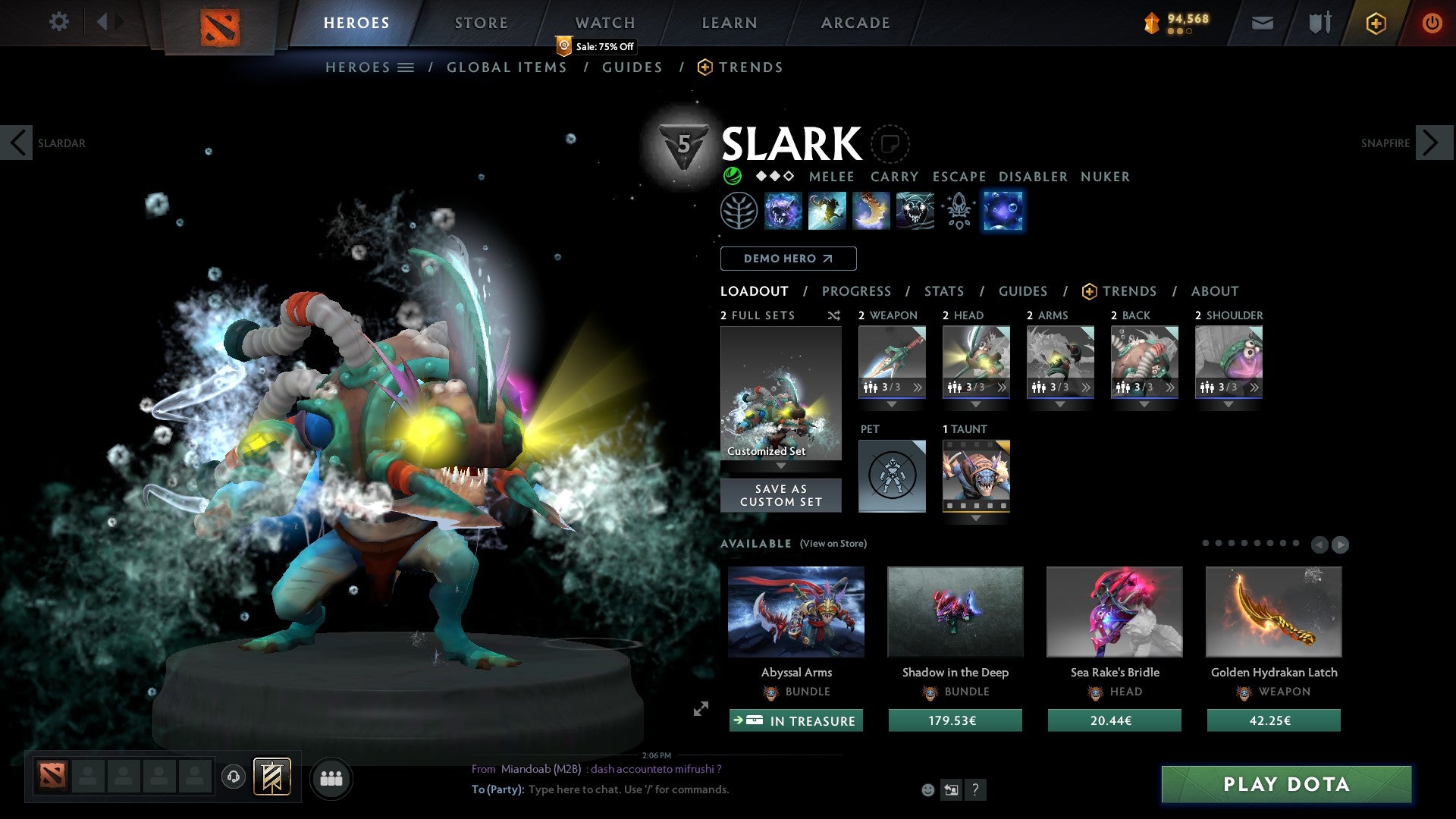Open the friends list people icon
This screenshot has width=1456, height=819.
[331, 777]
